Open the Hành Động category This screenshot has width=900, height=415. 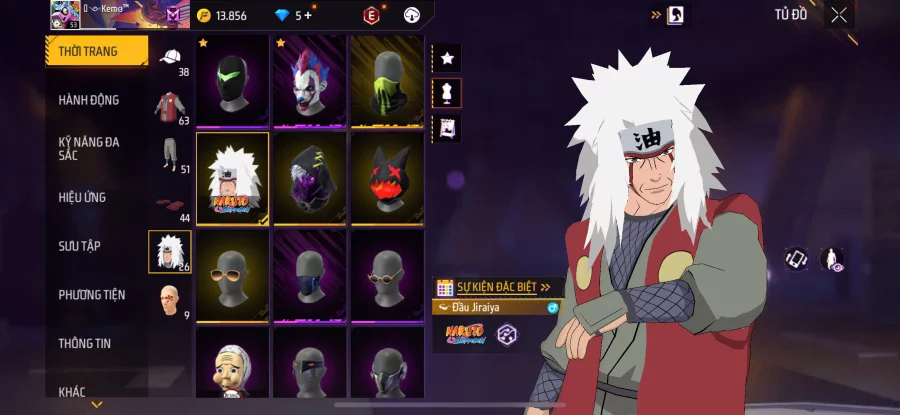[89, 100]
